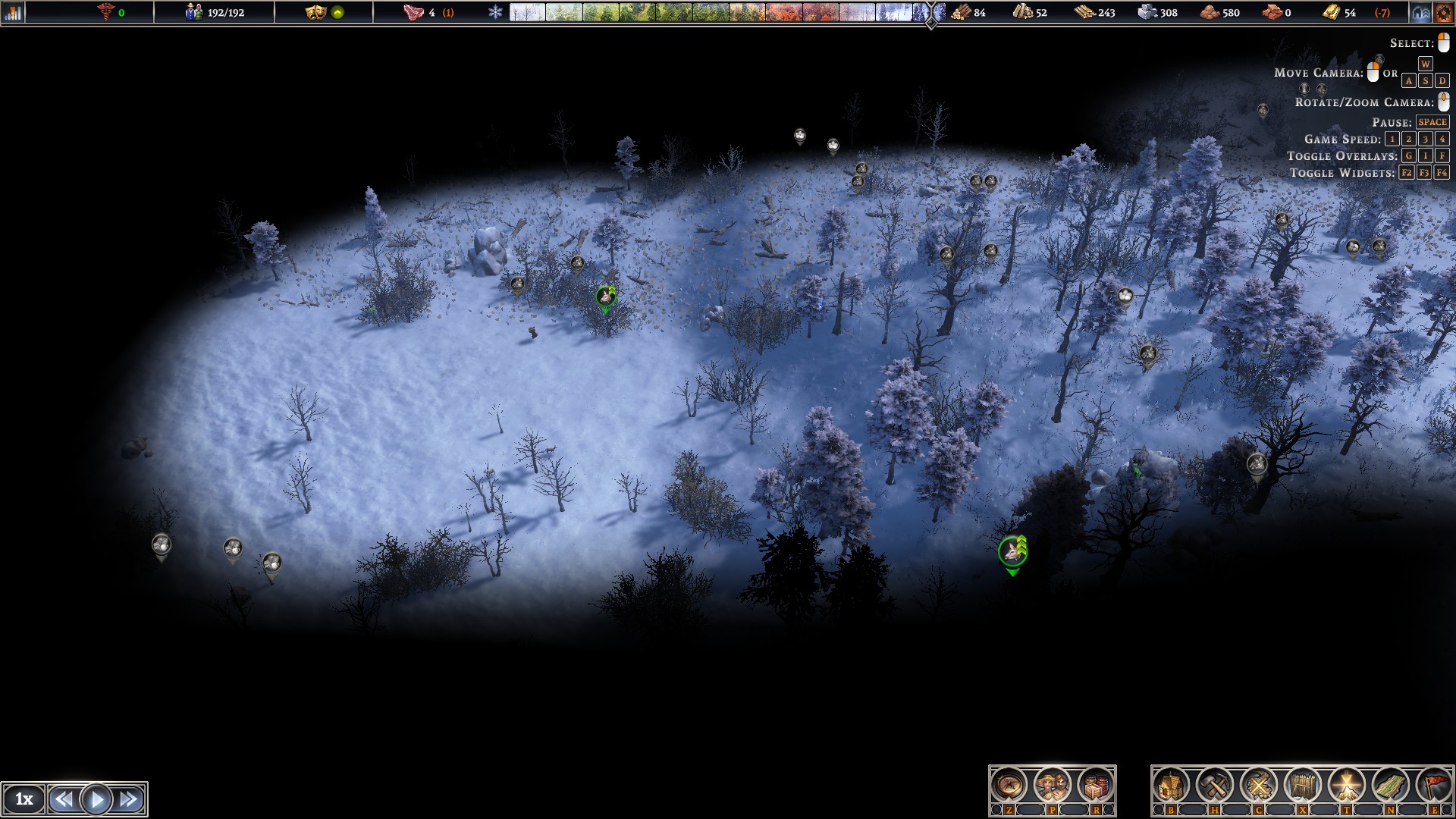Open the villagers panel with two faces
1456x819 pixels.
click(x=1052, y=786)
